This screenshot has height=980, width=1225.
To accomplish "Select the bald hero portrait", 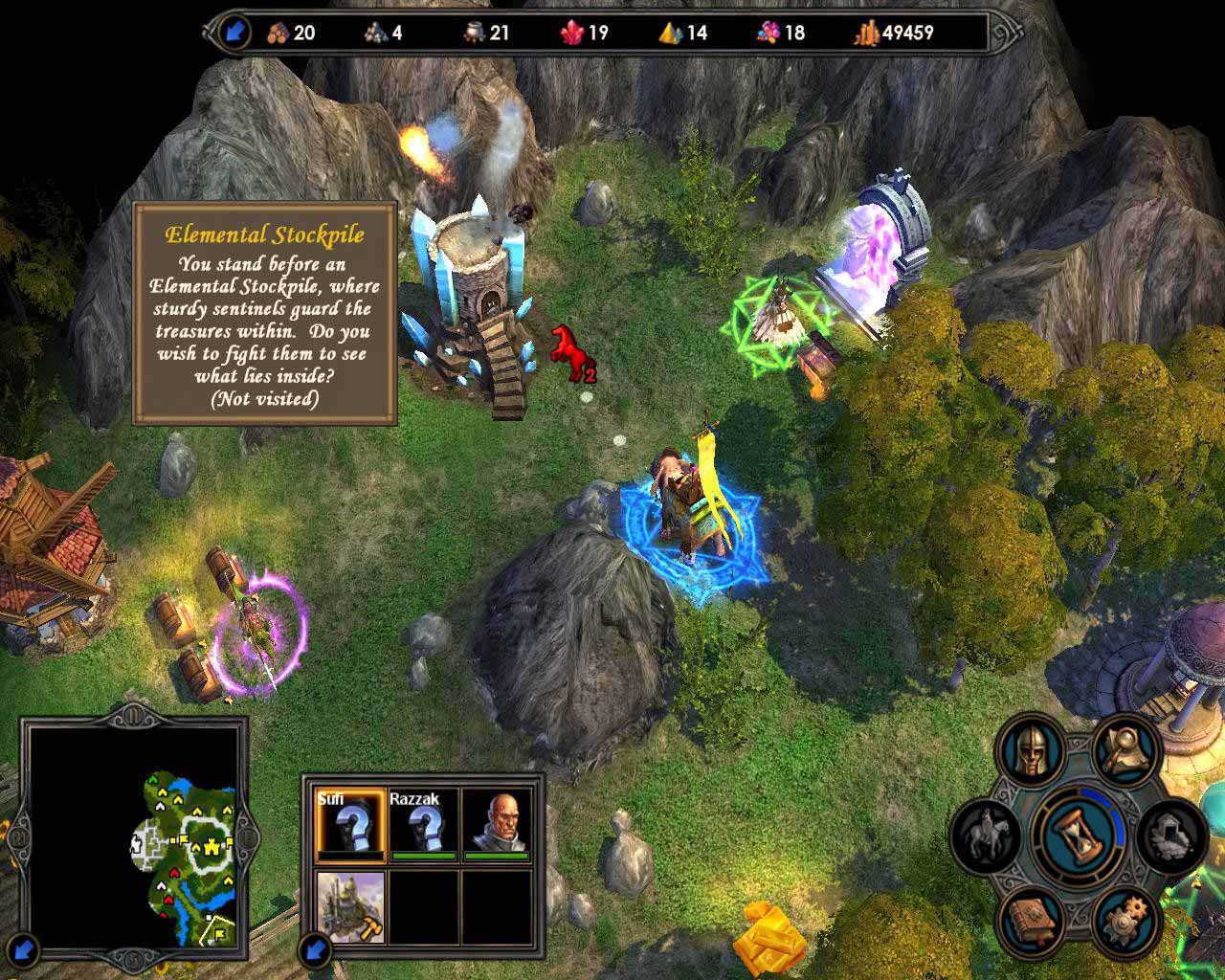I will (x=496, y=822).
